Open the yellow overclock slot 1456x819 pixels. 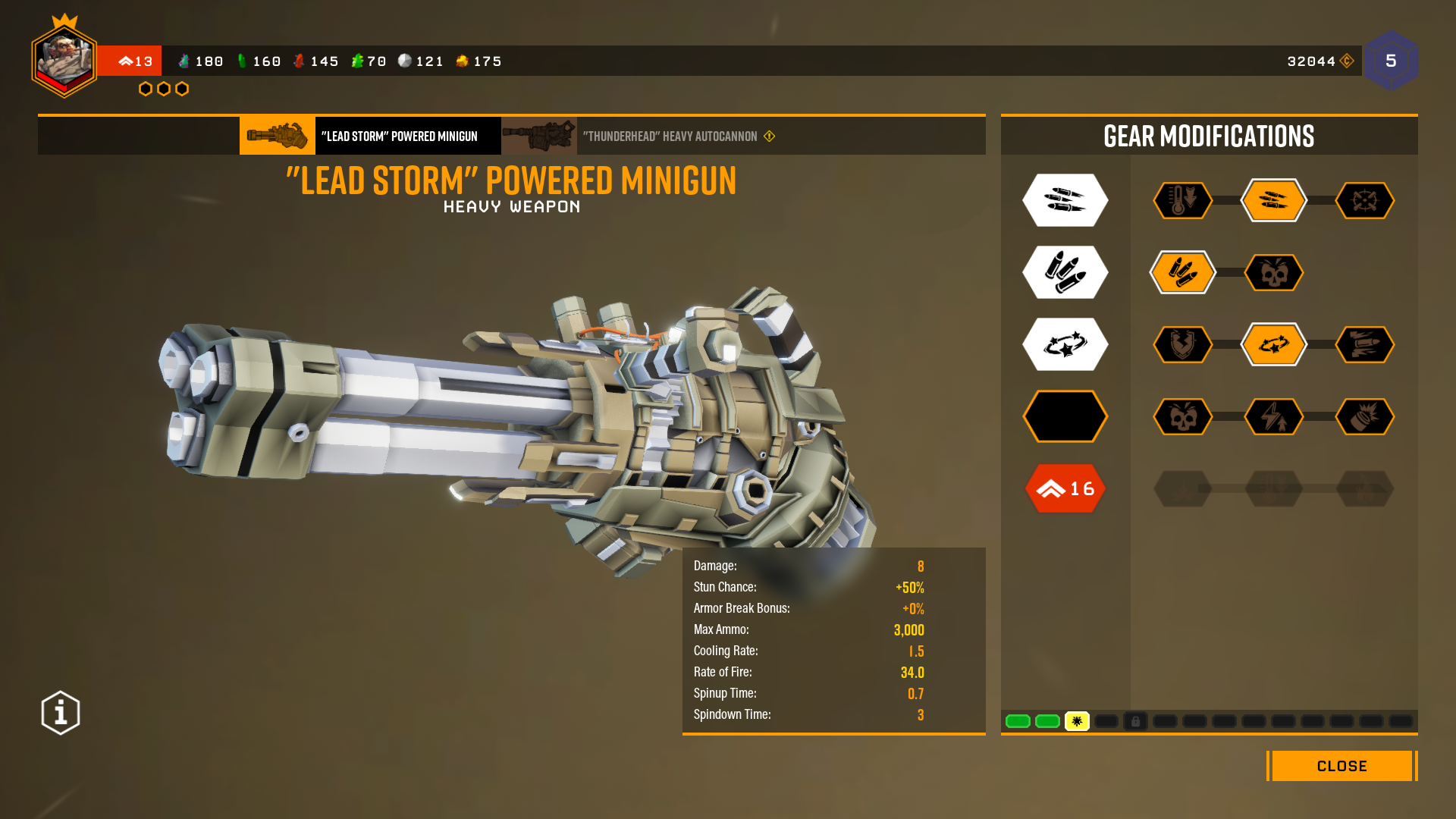[x=1077, y=721]
